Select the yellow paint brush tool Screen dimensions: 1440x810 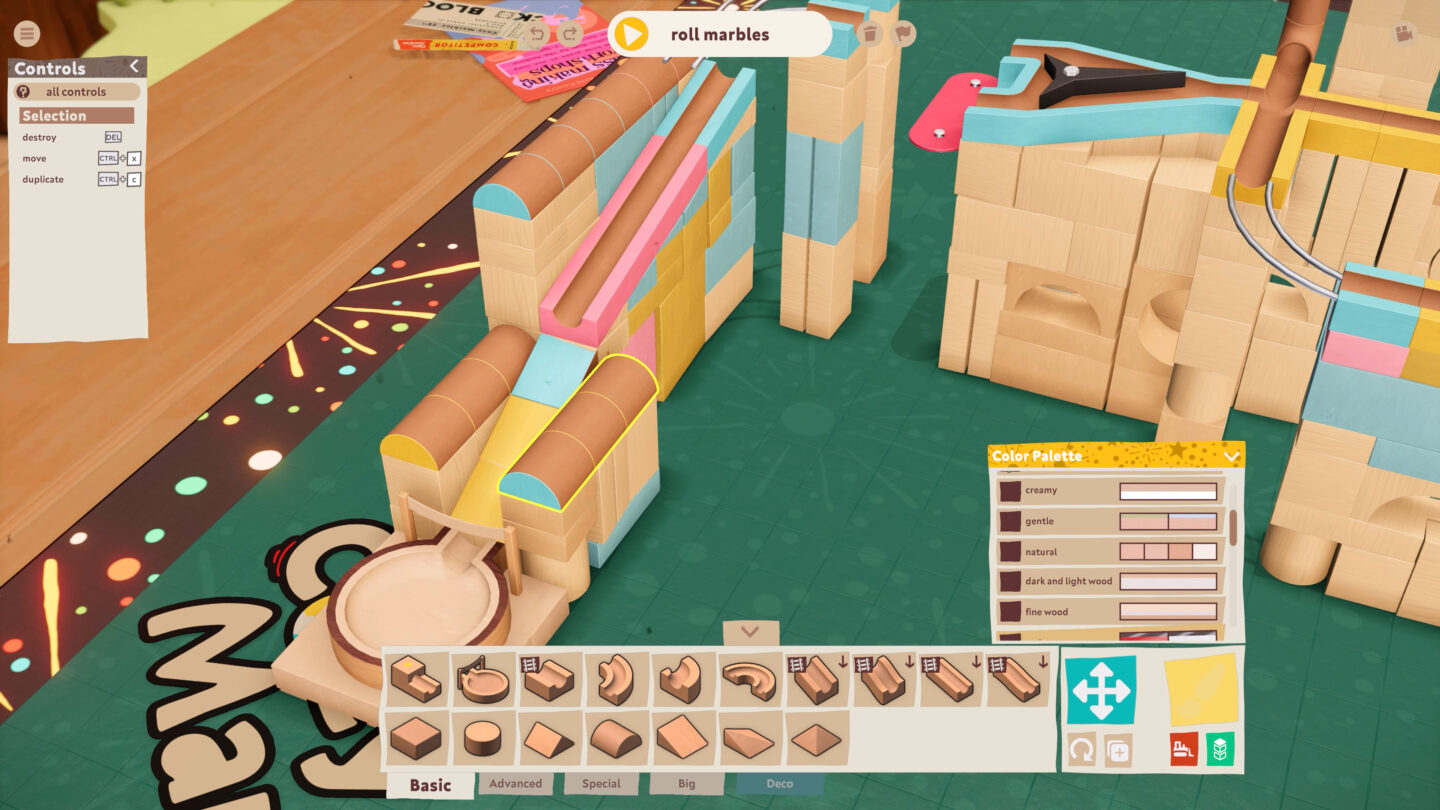tap(1201, 690)
